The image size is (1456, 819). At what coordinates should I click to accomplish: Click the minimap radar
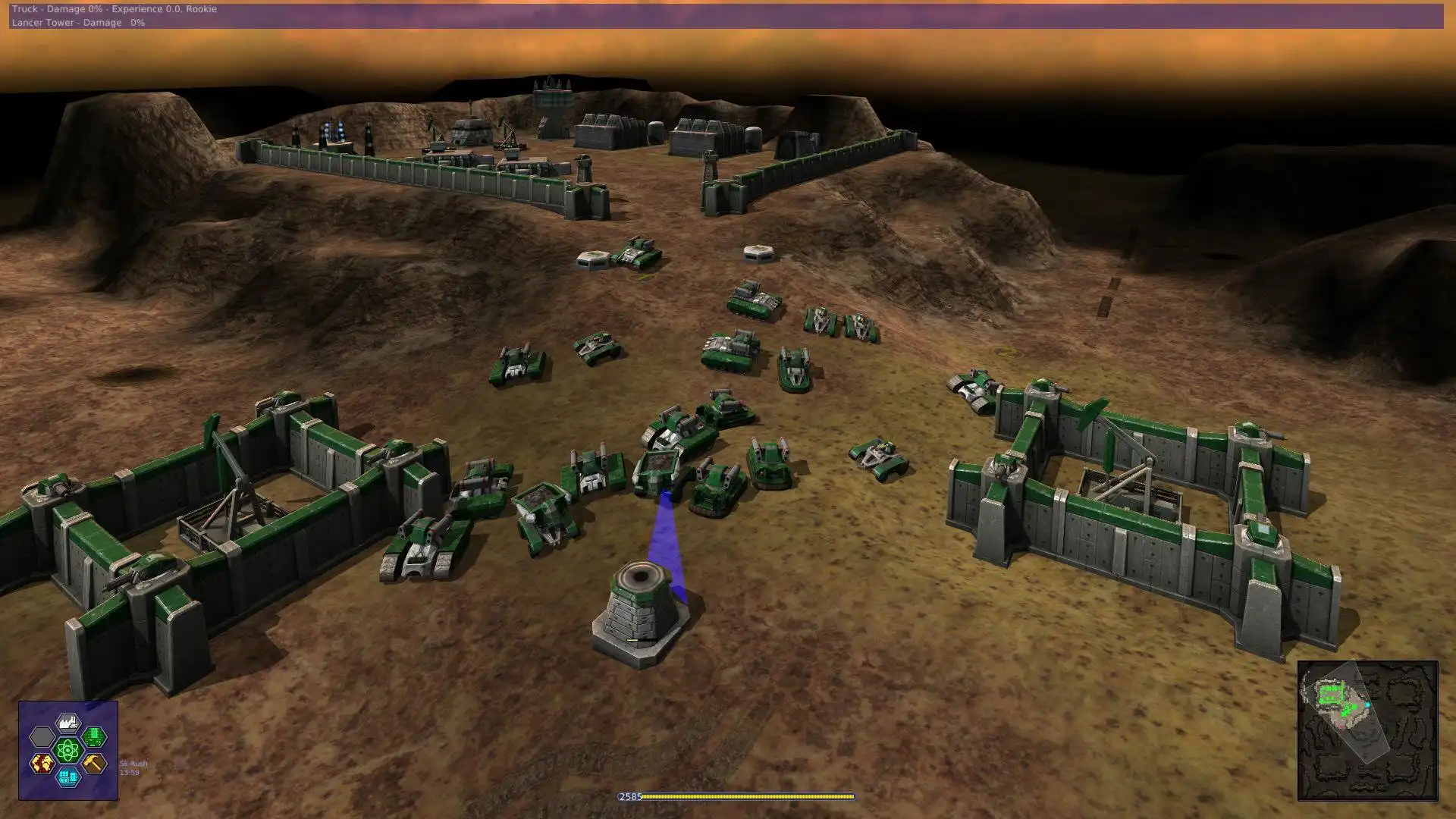coord(1367,730)
